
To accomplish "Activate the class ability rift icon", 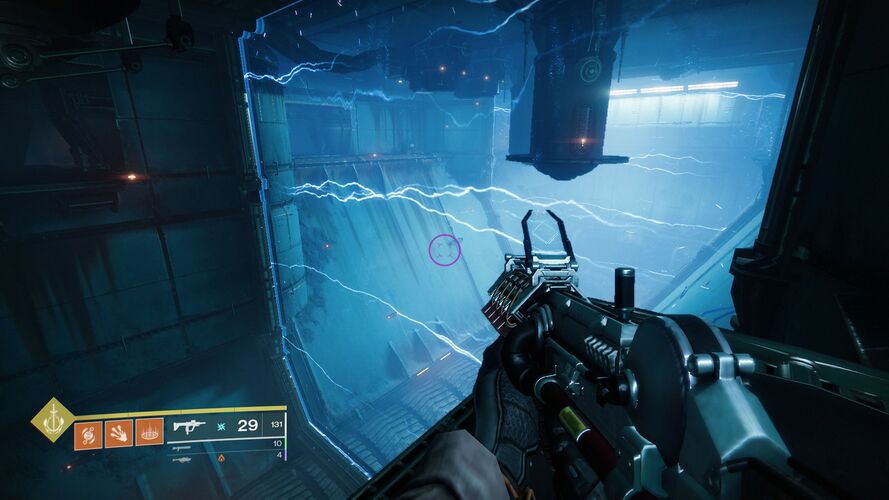I will (149, 434).
